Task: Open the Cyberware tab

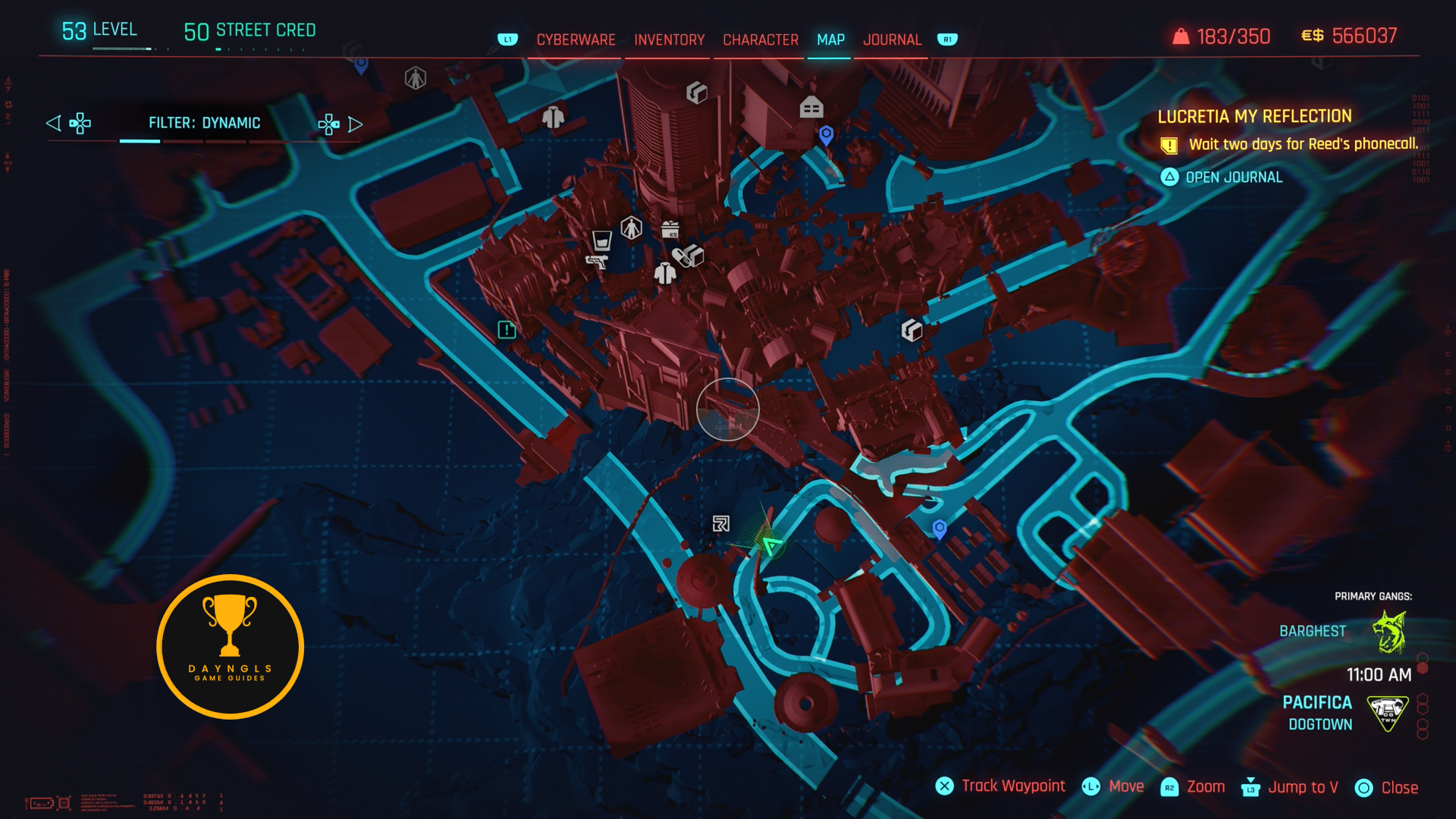Action: [x=576, y=39]
